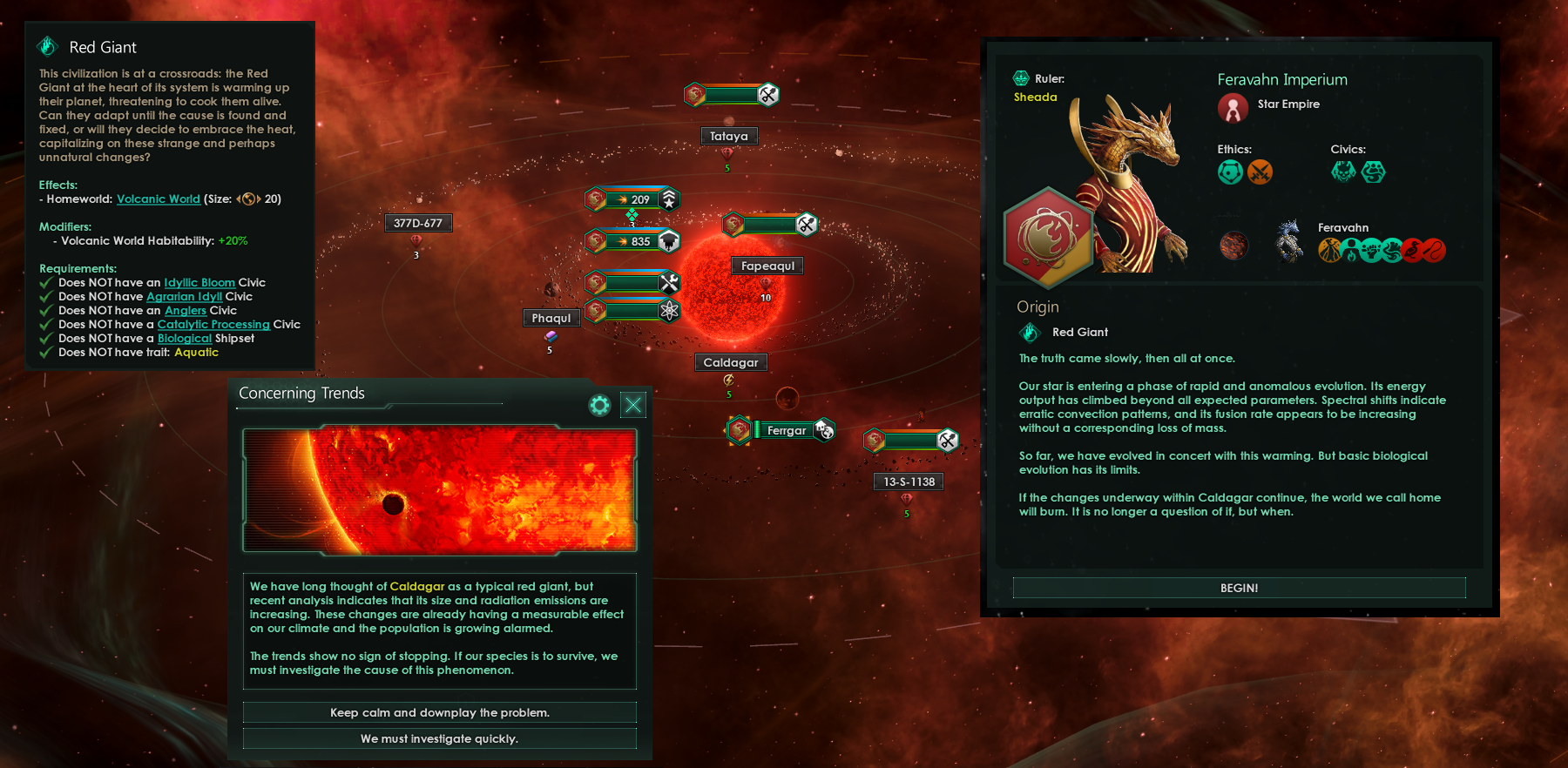Screen dimensions: 1568x768
Task: Open the Anglers civic link
Action: 186,311
